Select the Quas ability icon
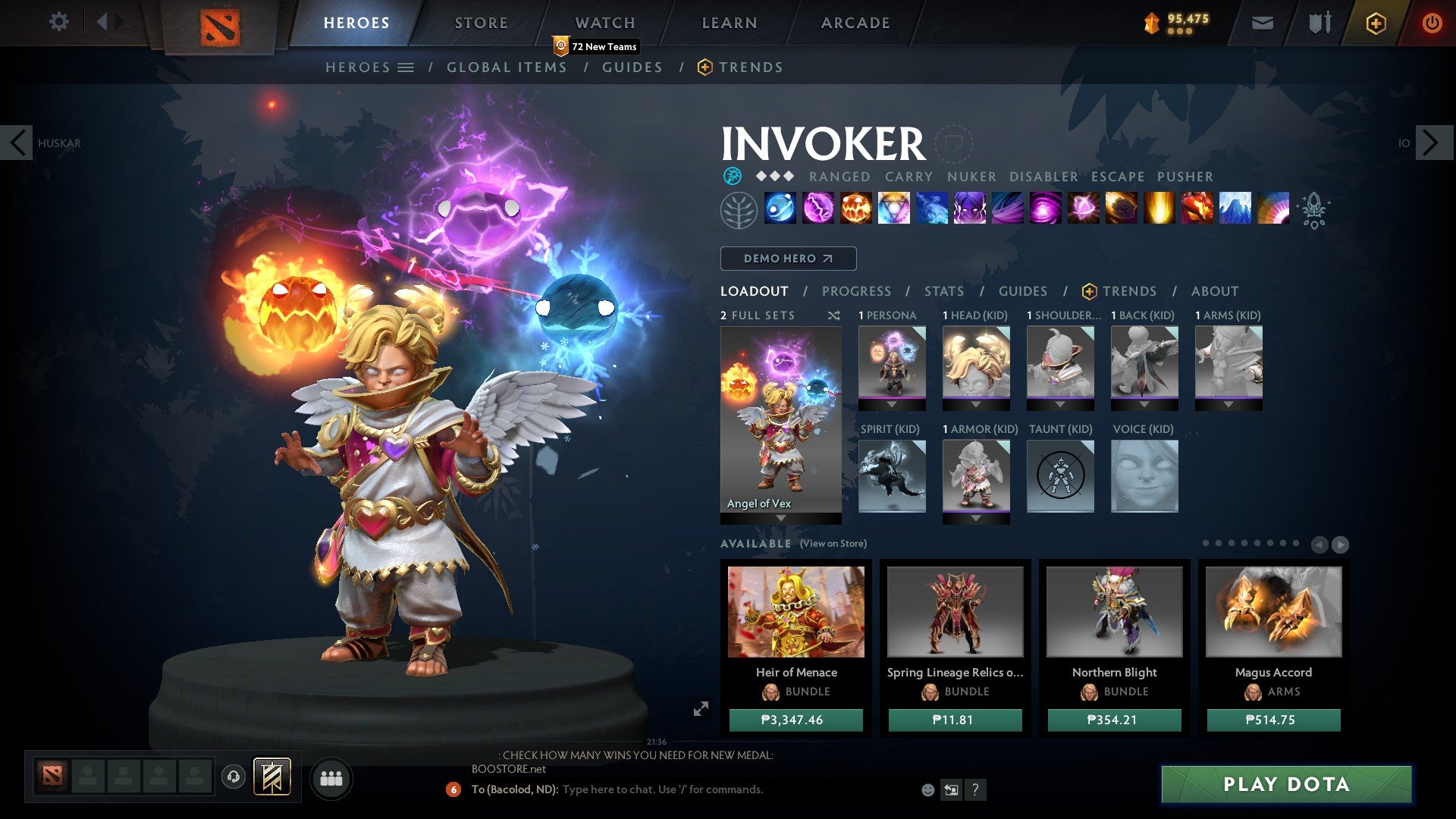The width and height of the screenshot is (1456, 819). (780, 210)
